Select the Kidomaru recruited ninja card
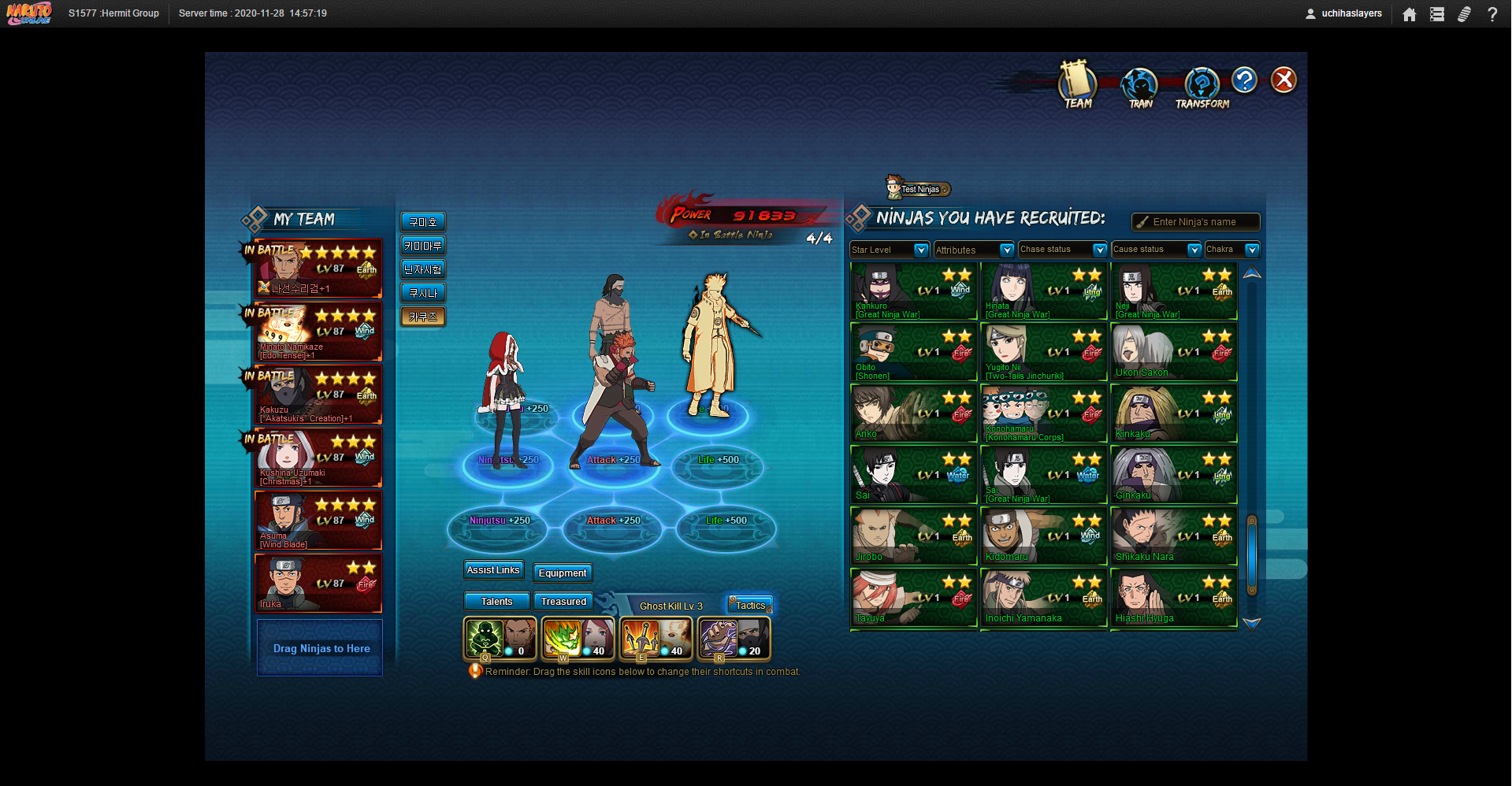The height and width of the screenshot is (786, 1512). point(1043,536)
